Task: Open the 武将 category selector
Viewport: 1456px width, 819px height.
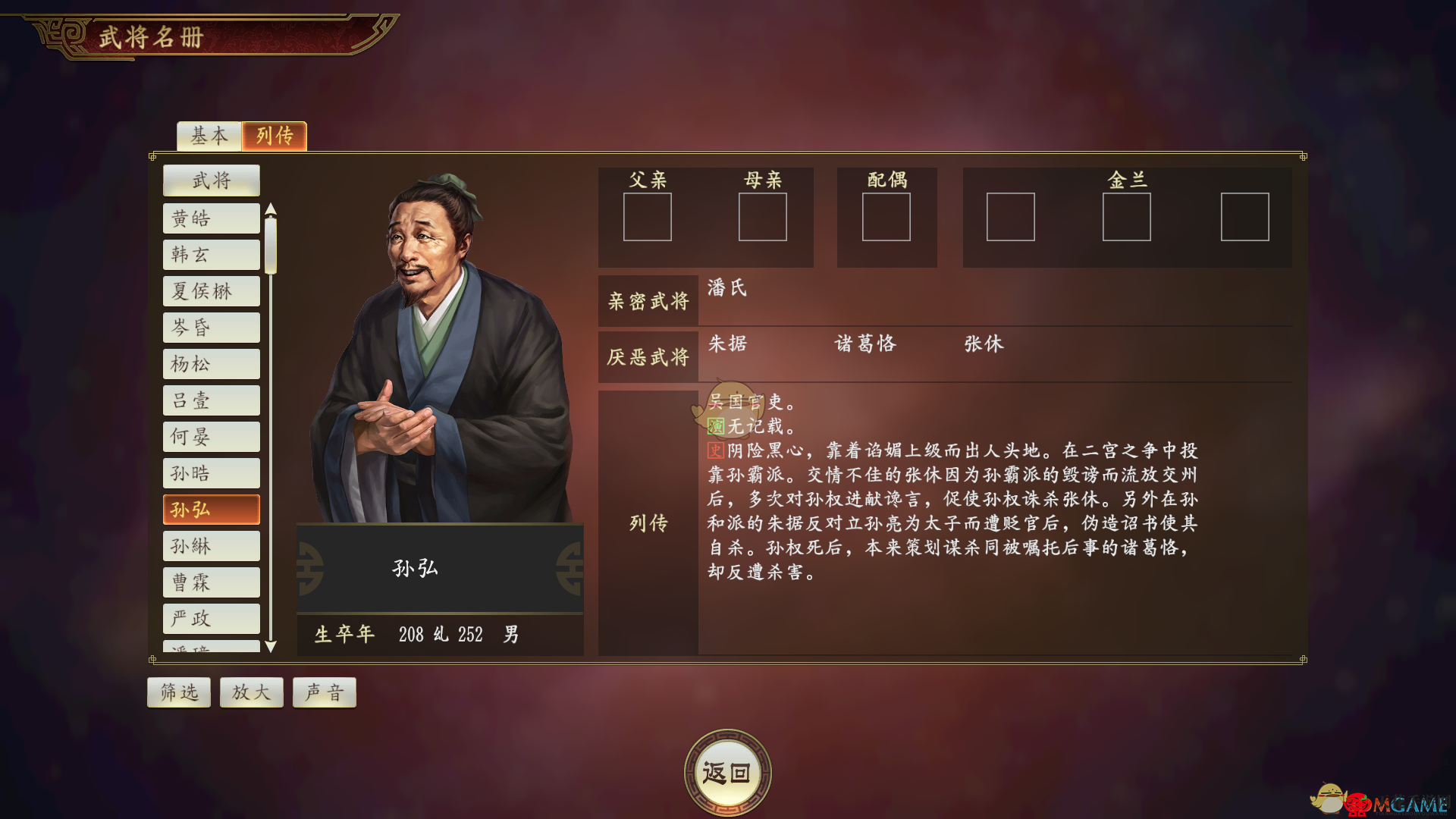Action: click(211, 180)
